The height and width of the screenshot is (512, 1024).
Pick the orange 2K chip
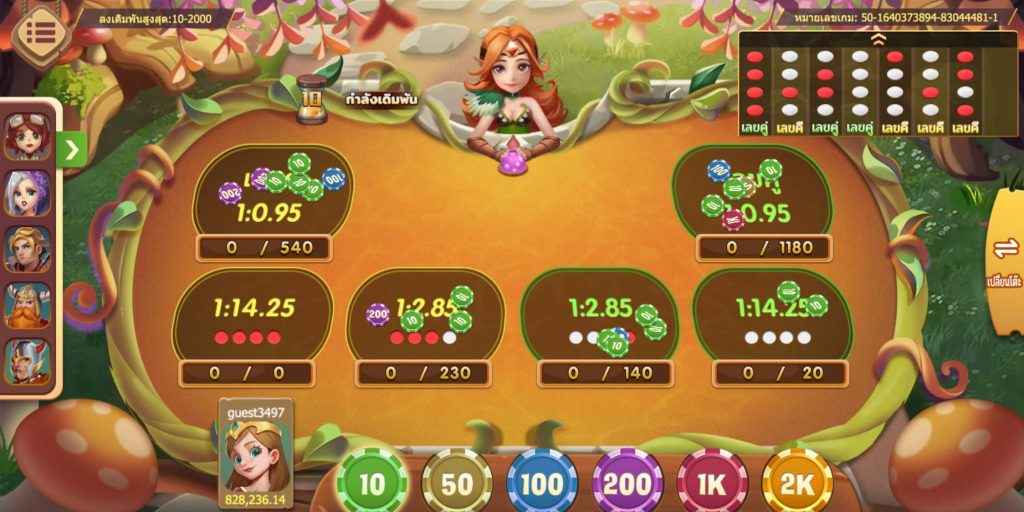point(797,484)
